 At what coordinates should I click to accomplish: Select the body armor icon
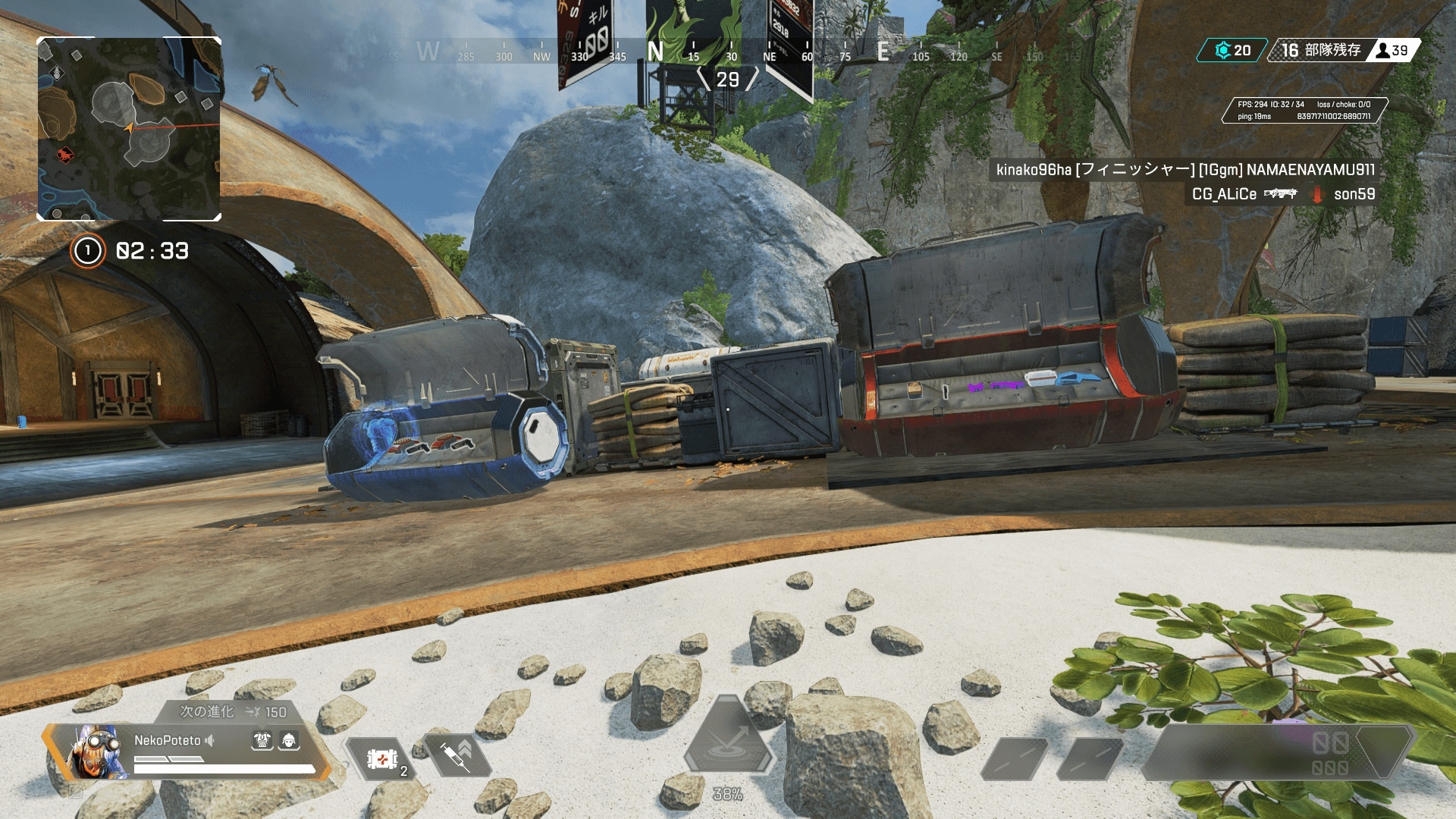262,740
